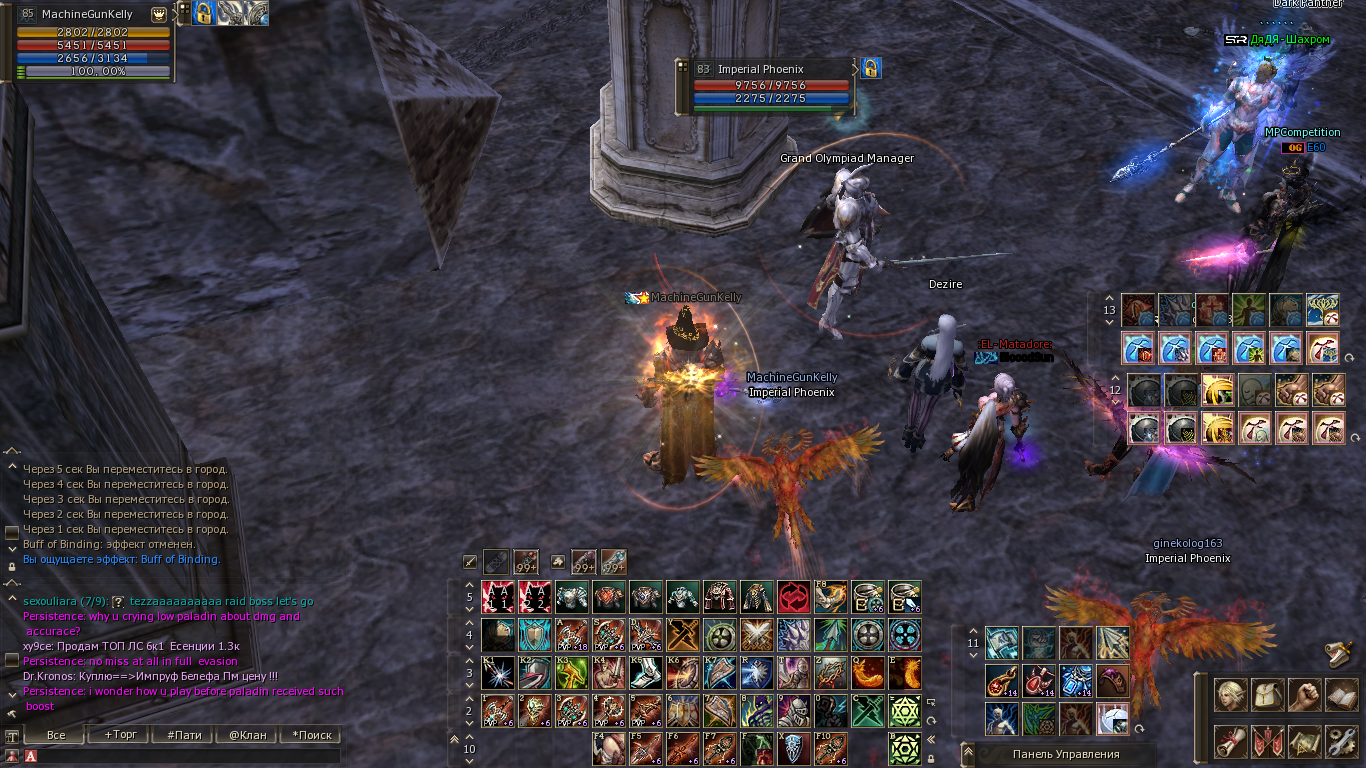The image size is (1366, 768).
Task: Switch to the +Торг chat tab
Action: pos(121,734)
